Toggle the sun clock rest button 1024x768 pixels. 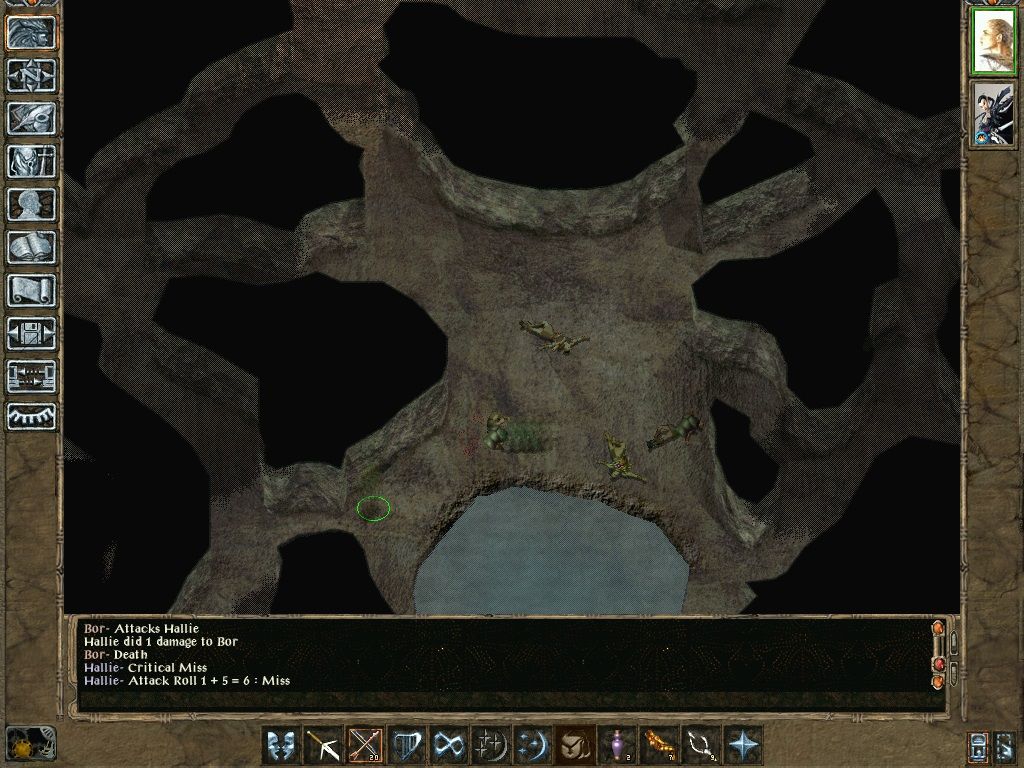coord(29,745)
